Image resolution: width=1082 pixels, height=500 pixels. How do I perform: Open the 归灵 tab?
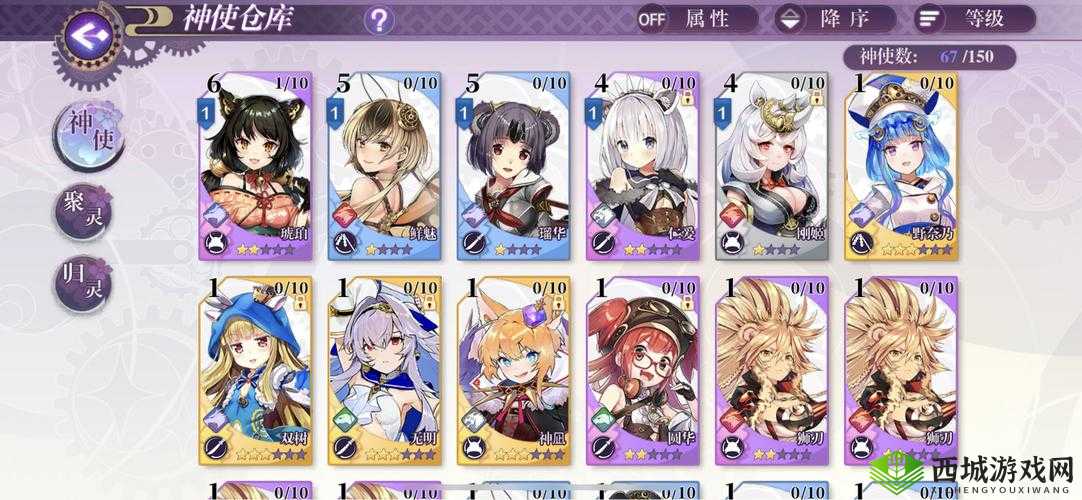click(x=83, y=283)
